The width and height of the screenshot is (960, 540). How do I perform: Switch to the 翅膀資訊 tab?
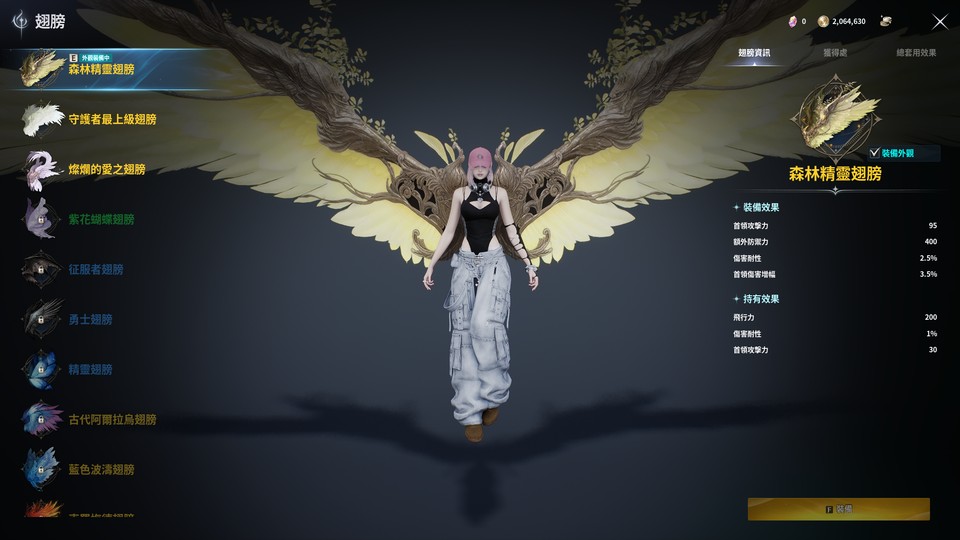754,52
